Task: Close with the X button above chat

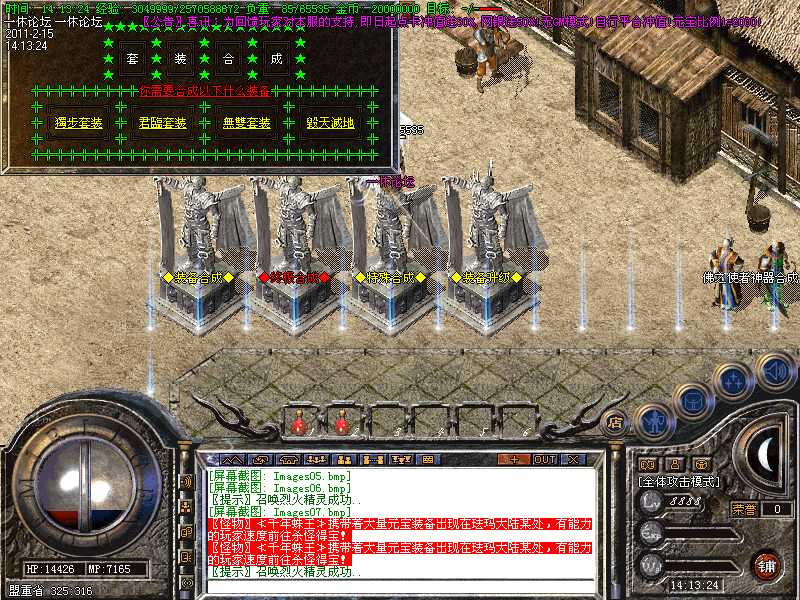Action: click(x=573, y=460)
